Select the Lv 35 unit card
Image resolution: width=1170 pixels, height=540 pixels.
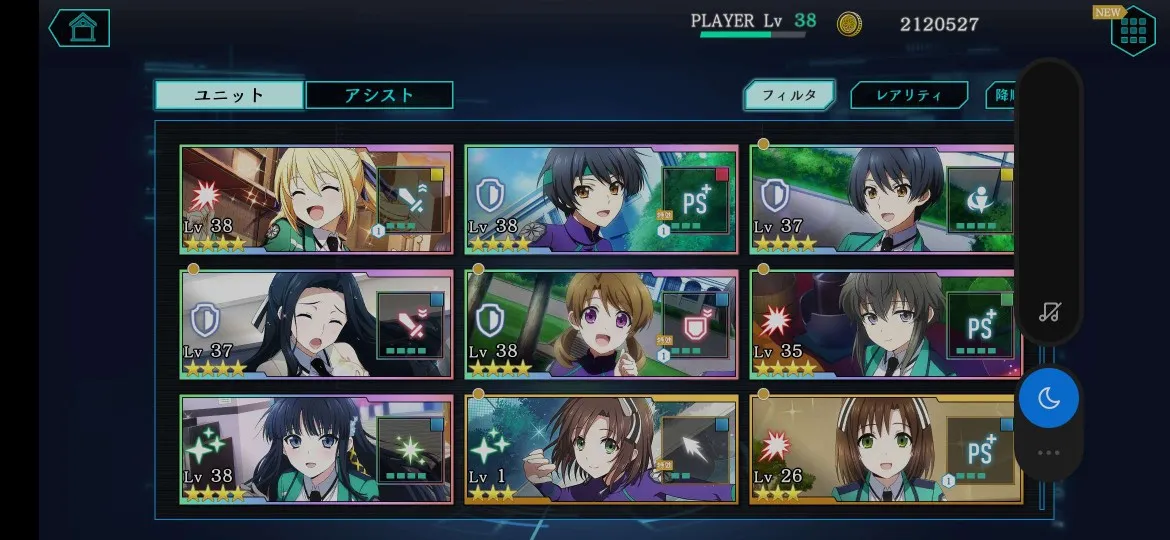(x=882, y=324)
